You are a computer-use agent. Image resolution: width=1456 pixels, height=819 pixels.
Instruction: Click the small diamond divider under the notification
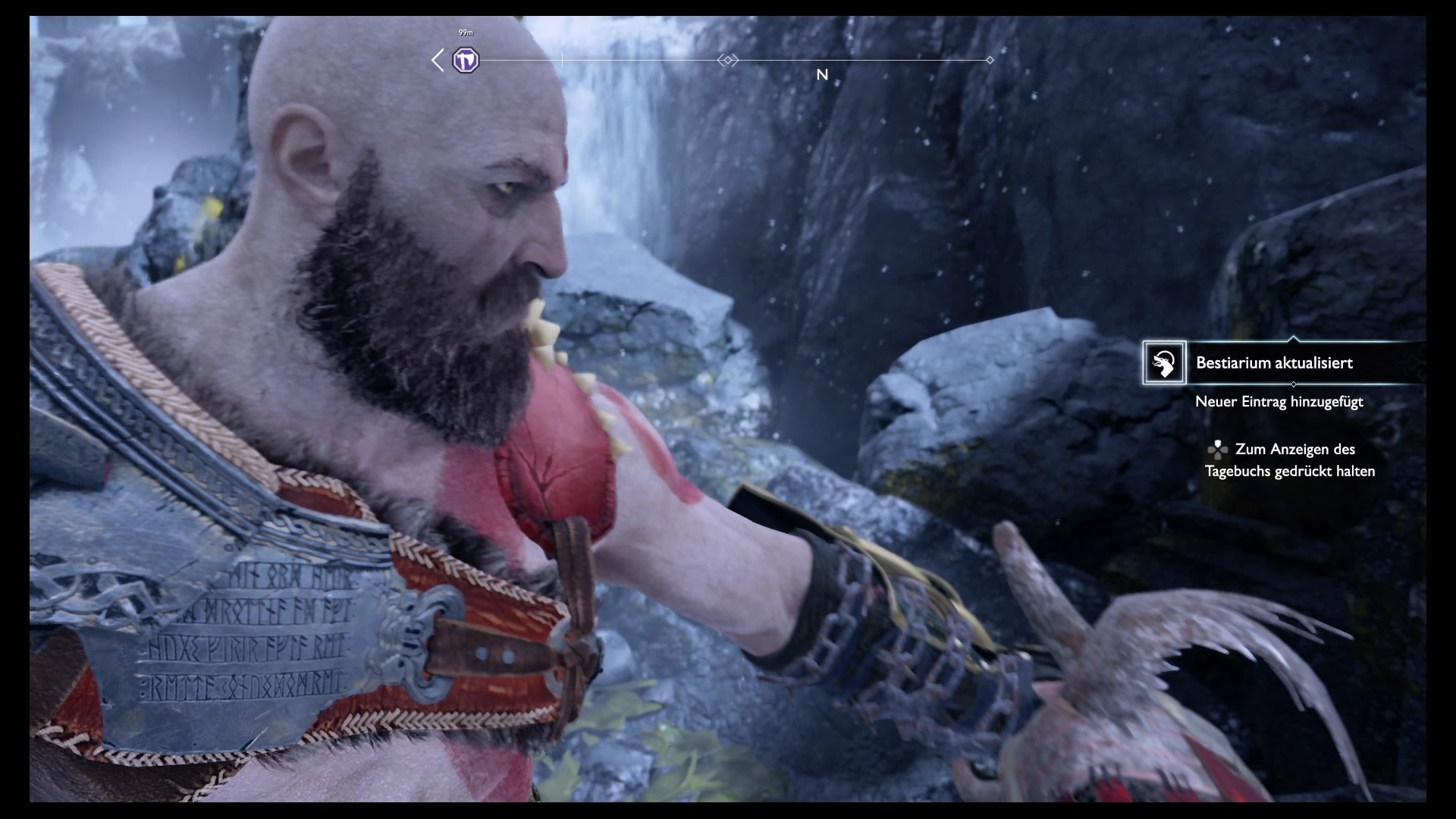[x=1293, y=384]
